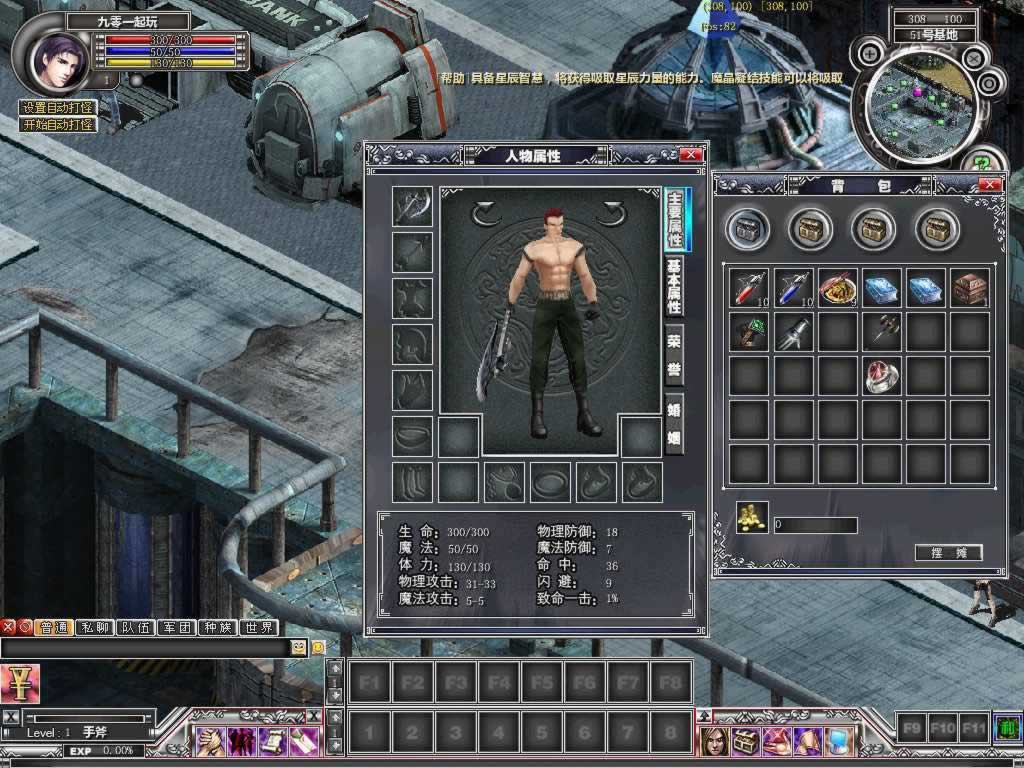This screenshot has width=1024, height=768.
Task: Choose the brown wooden chest item
Action: [969, 287]
